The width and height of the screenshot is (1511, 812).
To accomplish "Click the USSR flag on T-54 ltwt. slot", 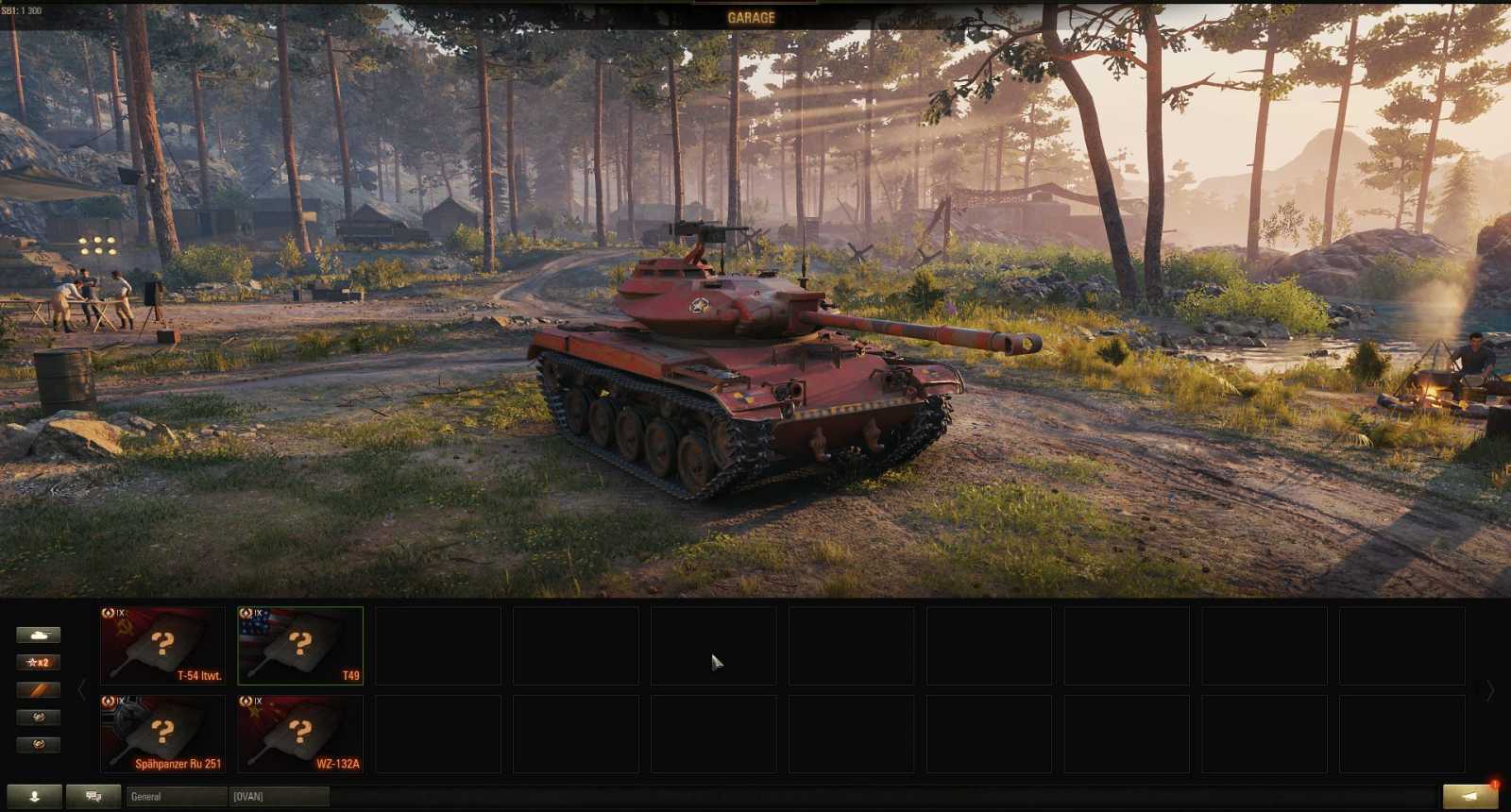I will pyautogui.click(x=123, y=628).
